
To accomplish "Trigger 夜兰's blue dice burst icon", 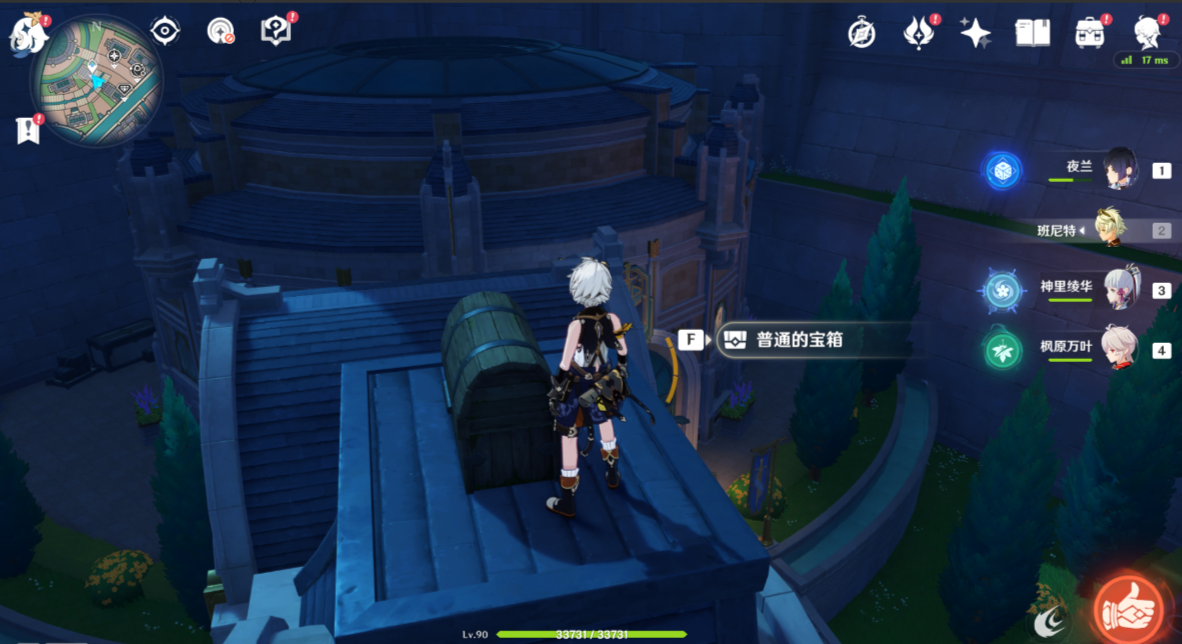I will 1001,170.
